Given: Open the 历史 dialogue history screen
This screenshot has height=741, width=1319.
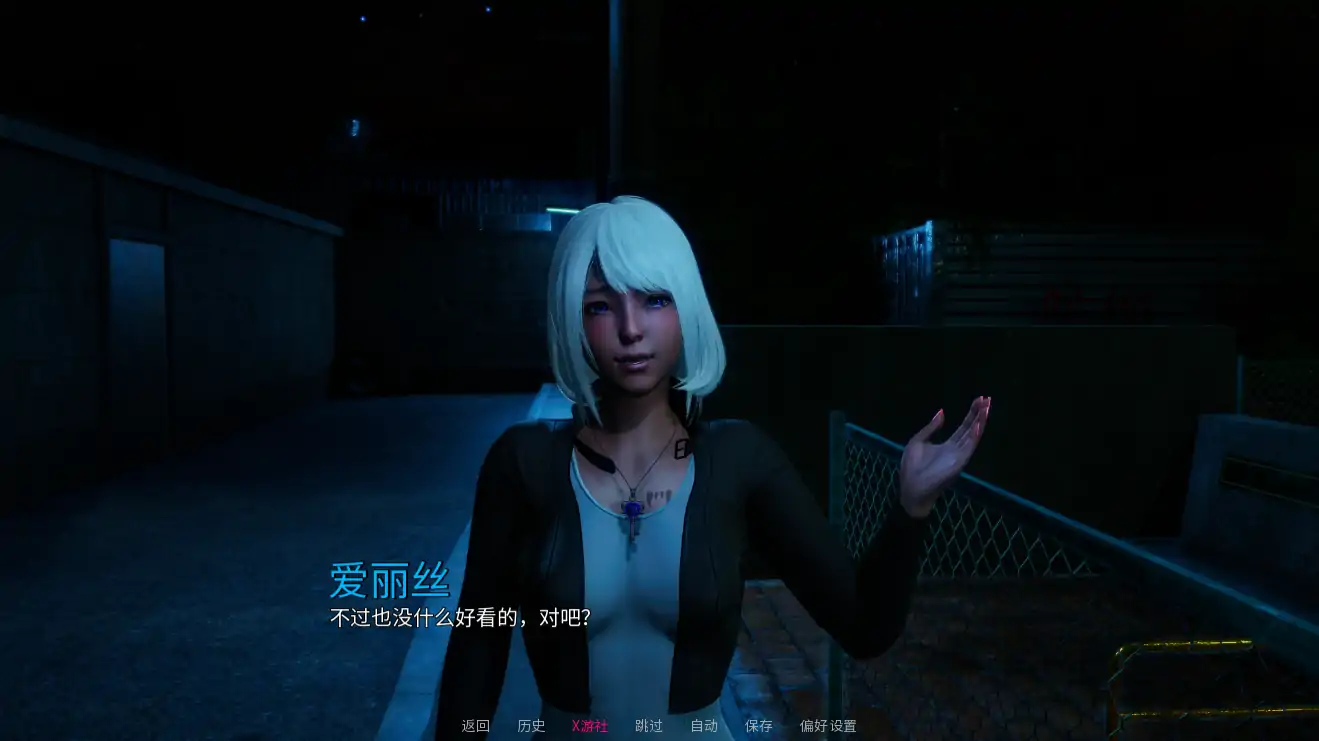Looking at the screenshot, I should (531, 727).
